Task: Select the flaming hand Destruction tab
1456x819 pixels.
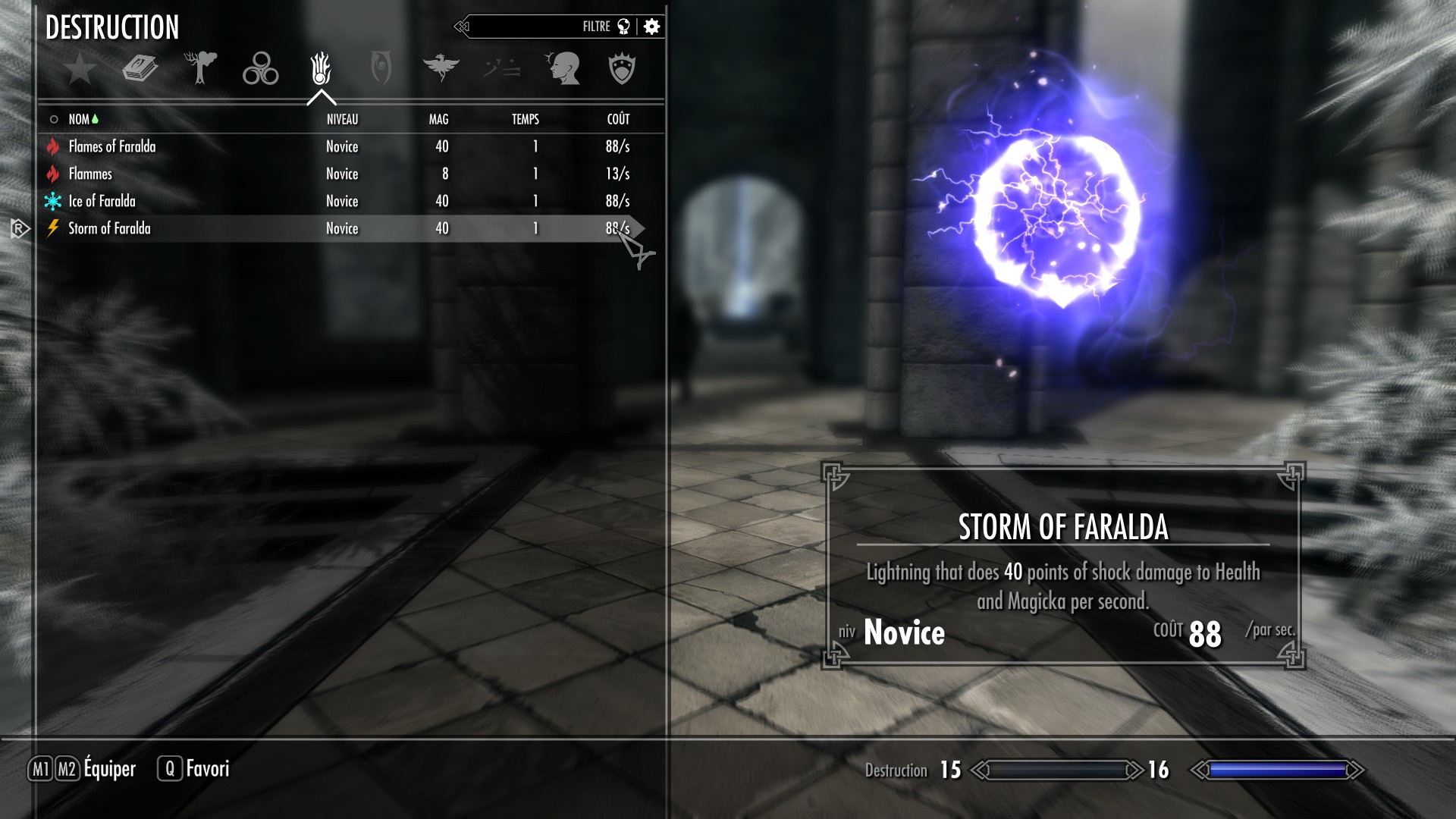Action: pos(321,69)
